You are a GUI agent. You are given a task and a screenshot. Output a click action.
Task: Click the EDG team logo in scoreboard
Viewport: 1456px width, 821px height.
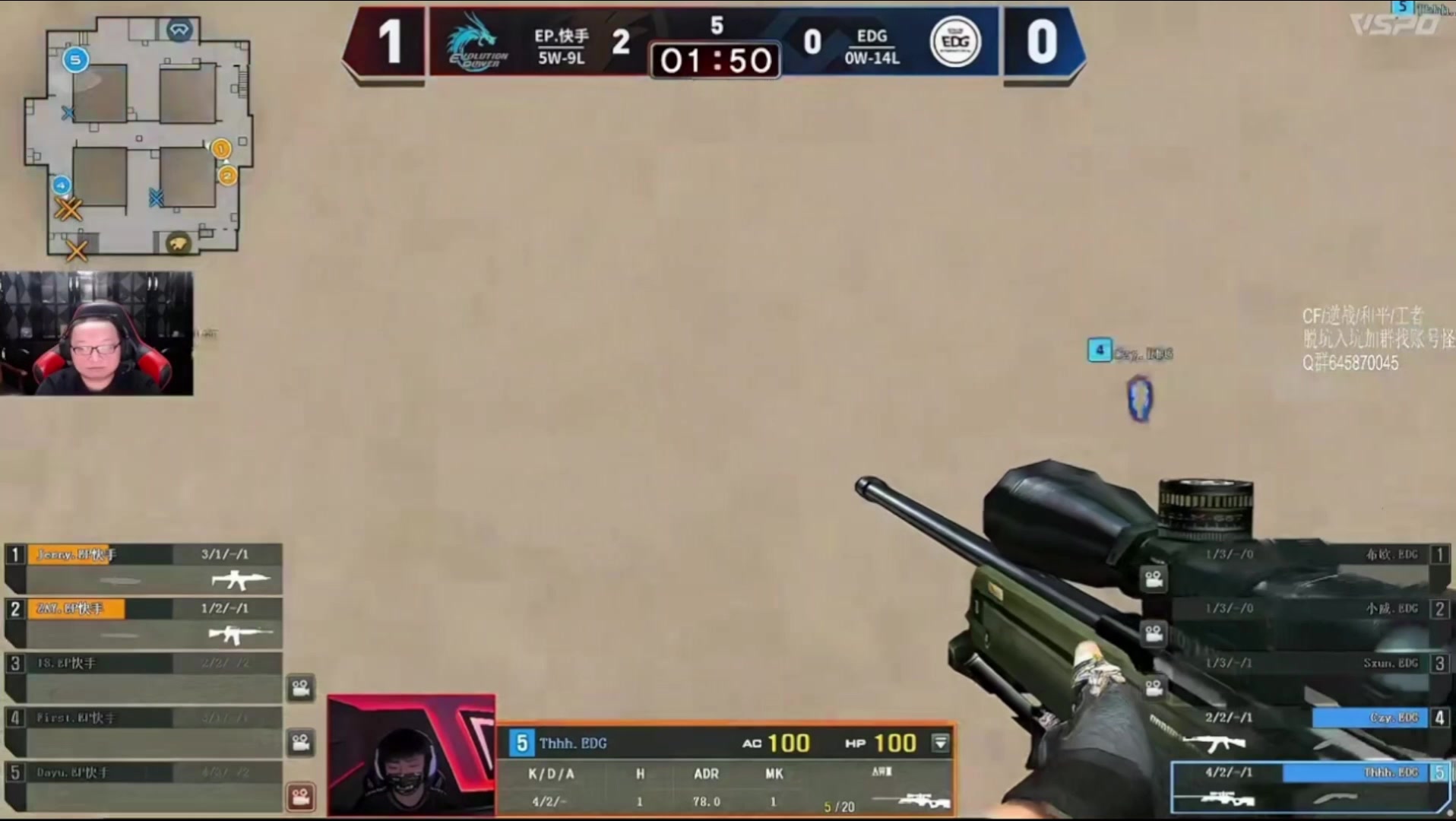(955, 42)
